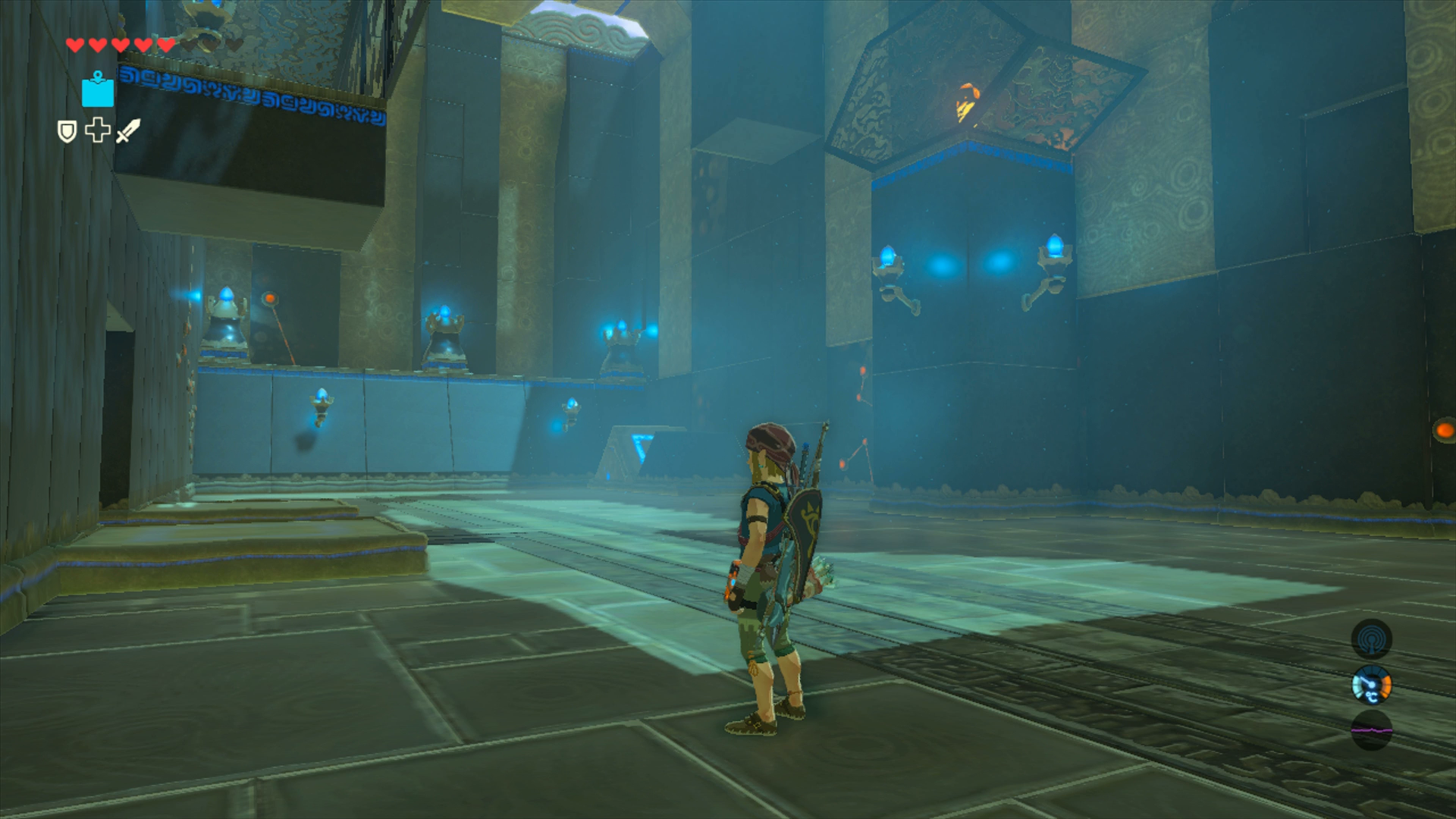This screenshot has height=819, width=1456.
Task: Open the Sheikah sensor indicator
Action: 1372,639
